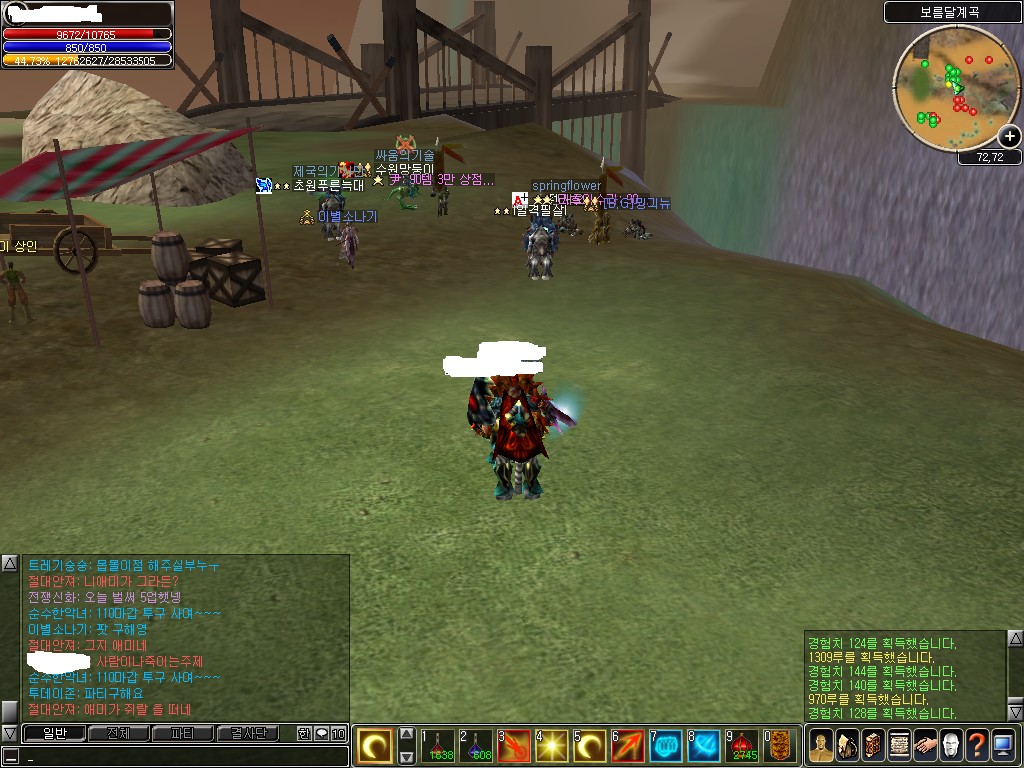The height and width of the screenshot is (768, 1024).
Task: Click the chat text input field
Action: [x=180, y=757]
